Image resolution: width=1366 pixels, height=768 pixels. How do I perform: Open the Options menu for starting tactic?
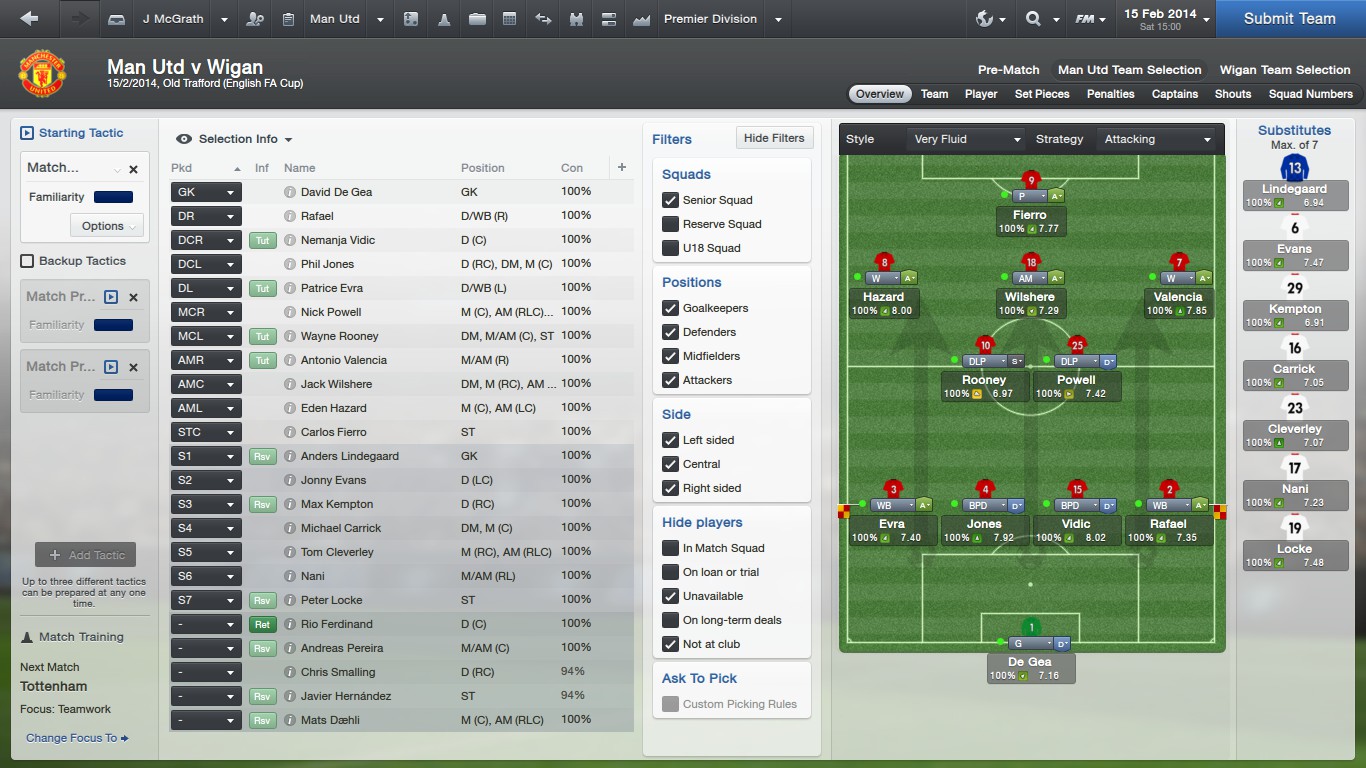tap(107, 226)
